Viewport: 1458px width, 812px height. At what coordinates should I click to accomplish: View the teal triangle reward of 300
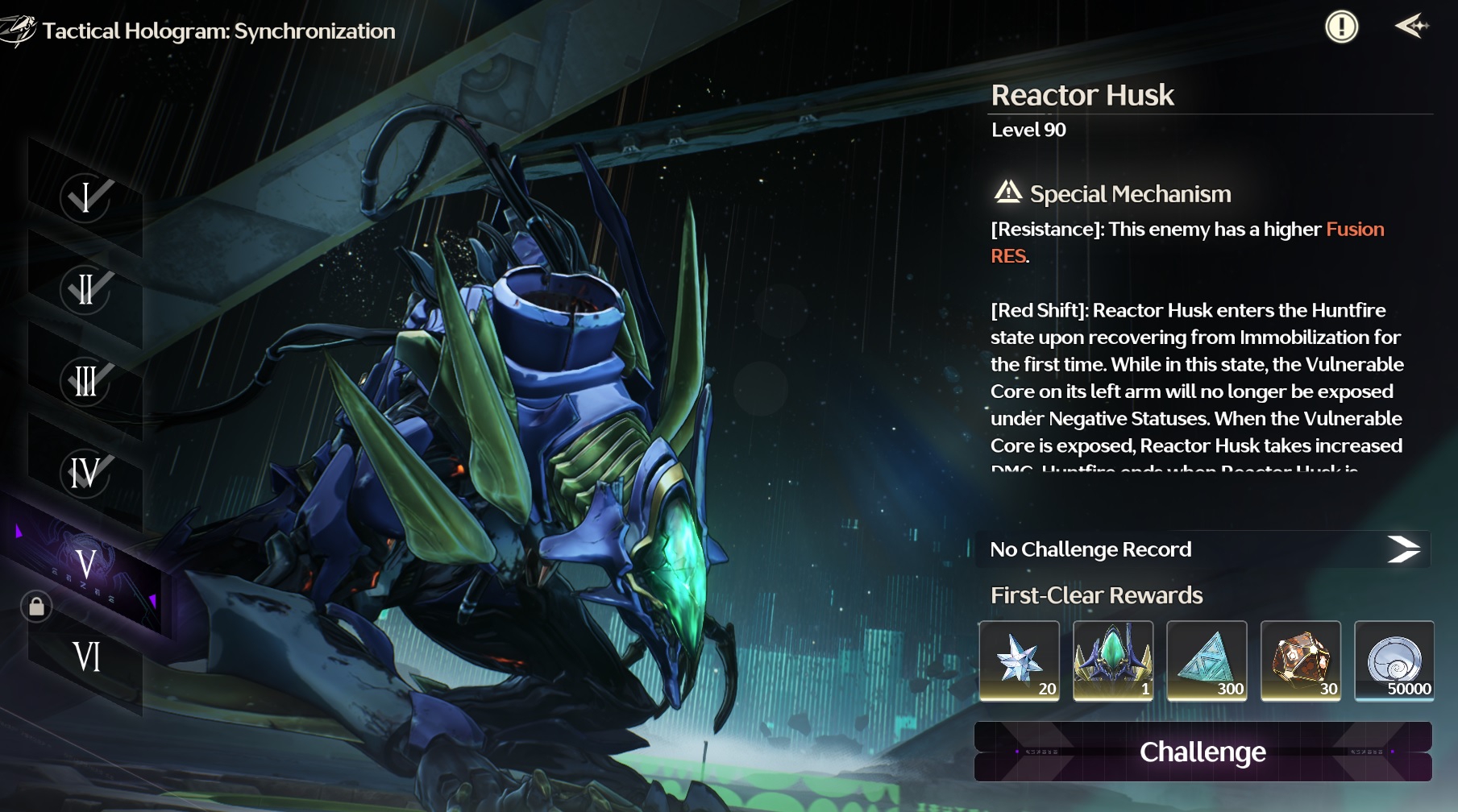coord(1207,661)
